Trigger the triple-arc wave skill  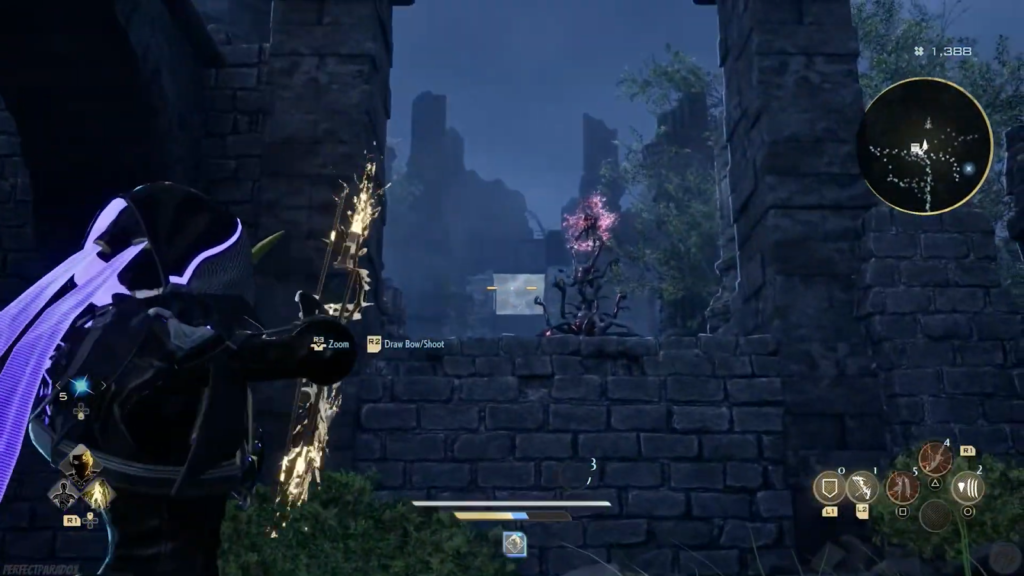click(x=967, y=487)
